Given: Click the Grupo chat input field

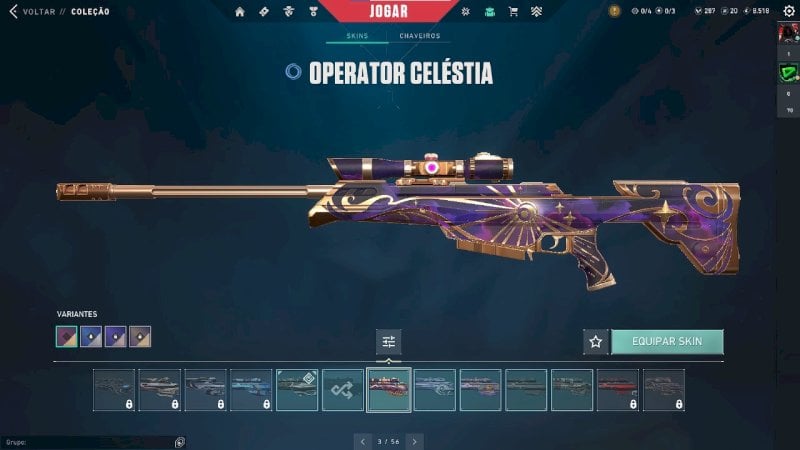Looking at the screenshot, I should [x=90, y=441].
